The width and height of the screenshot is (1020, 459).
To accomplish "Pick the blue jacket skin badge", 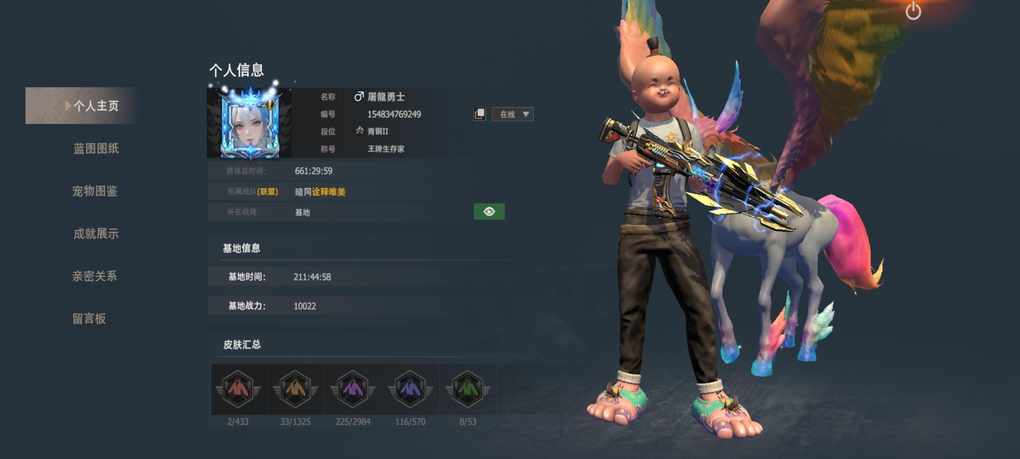I will (409, 388).
